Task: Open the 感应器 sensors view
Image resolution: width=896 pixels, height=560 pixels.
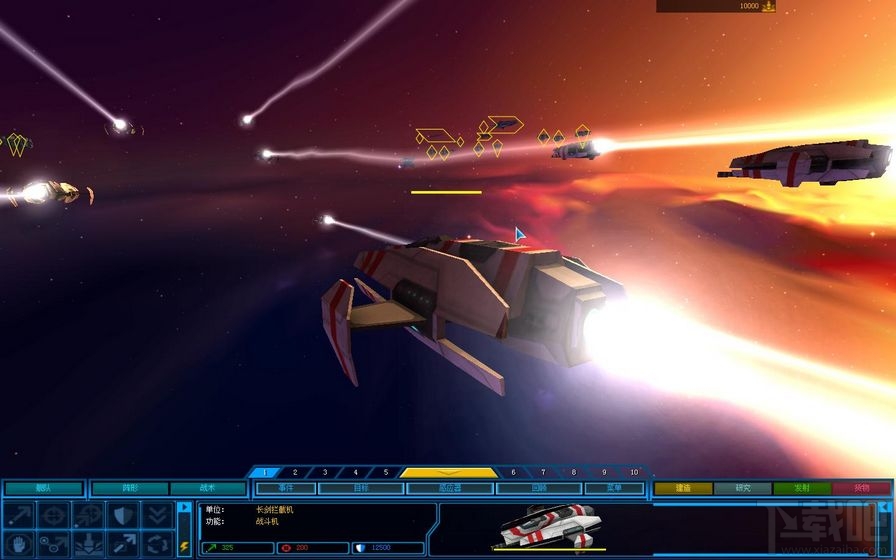Action: (450, 489)
